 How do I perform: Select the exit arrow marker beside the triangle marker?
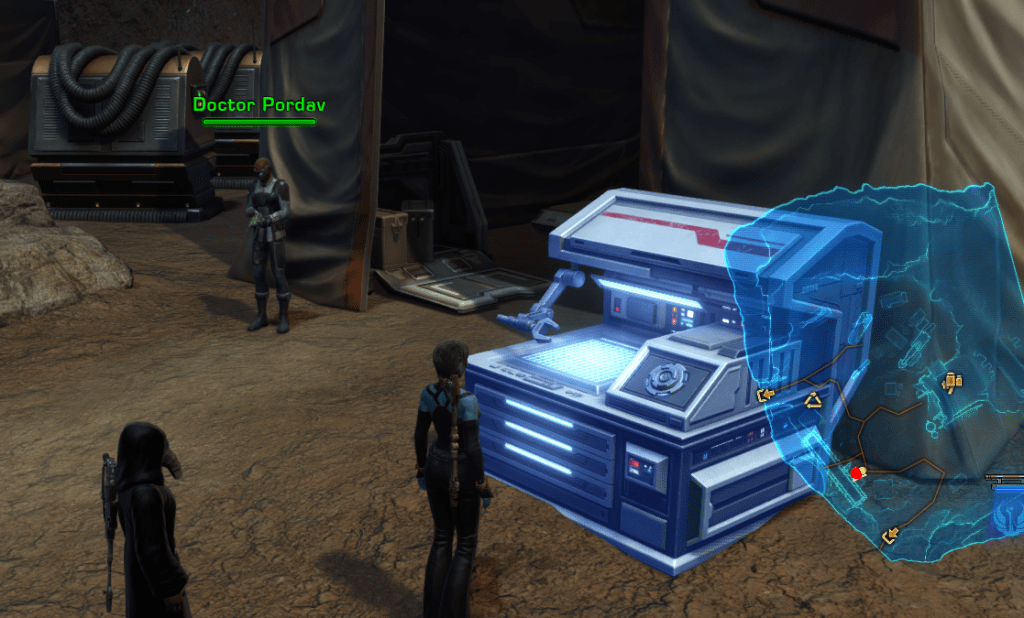[766, 396]
